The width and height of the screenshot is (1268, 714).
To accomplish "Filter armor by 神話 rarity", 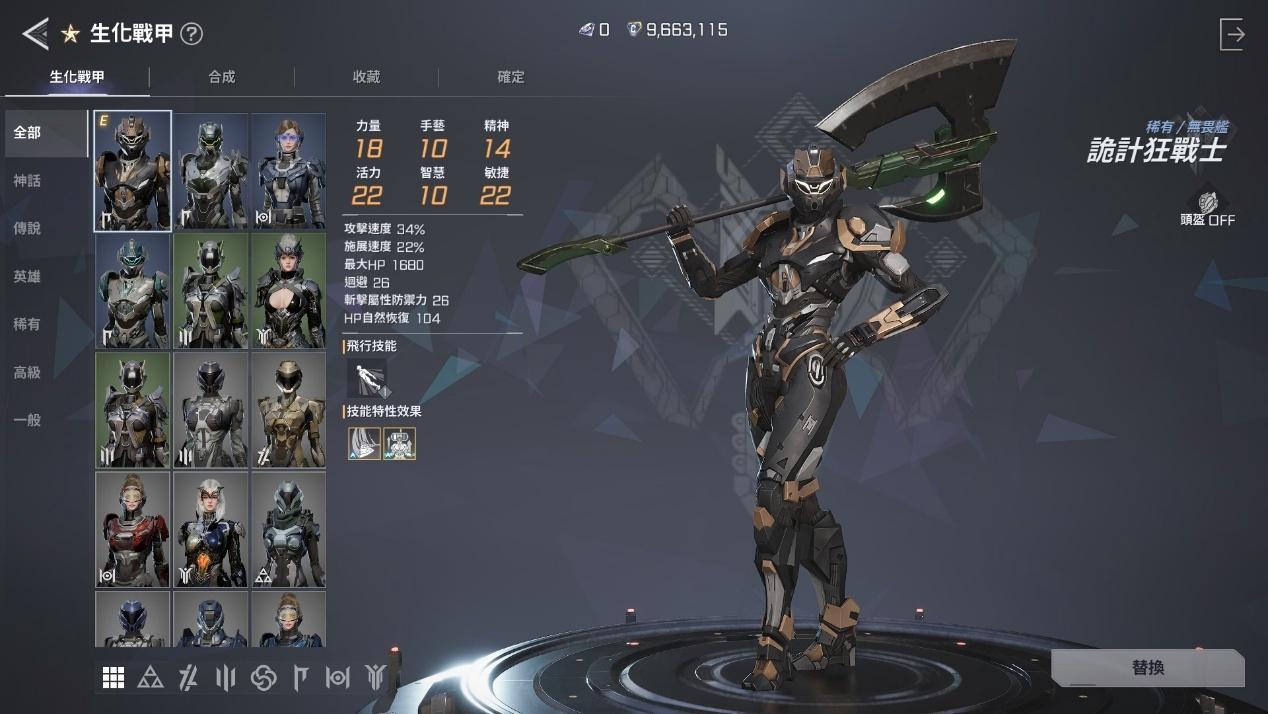I will point(28,181).
